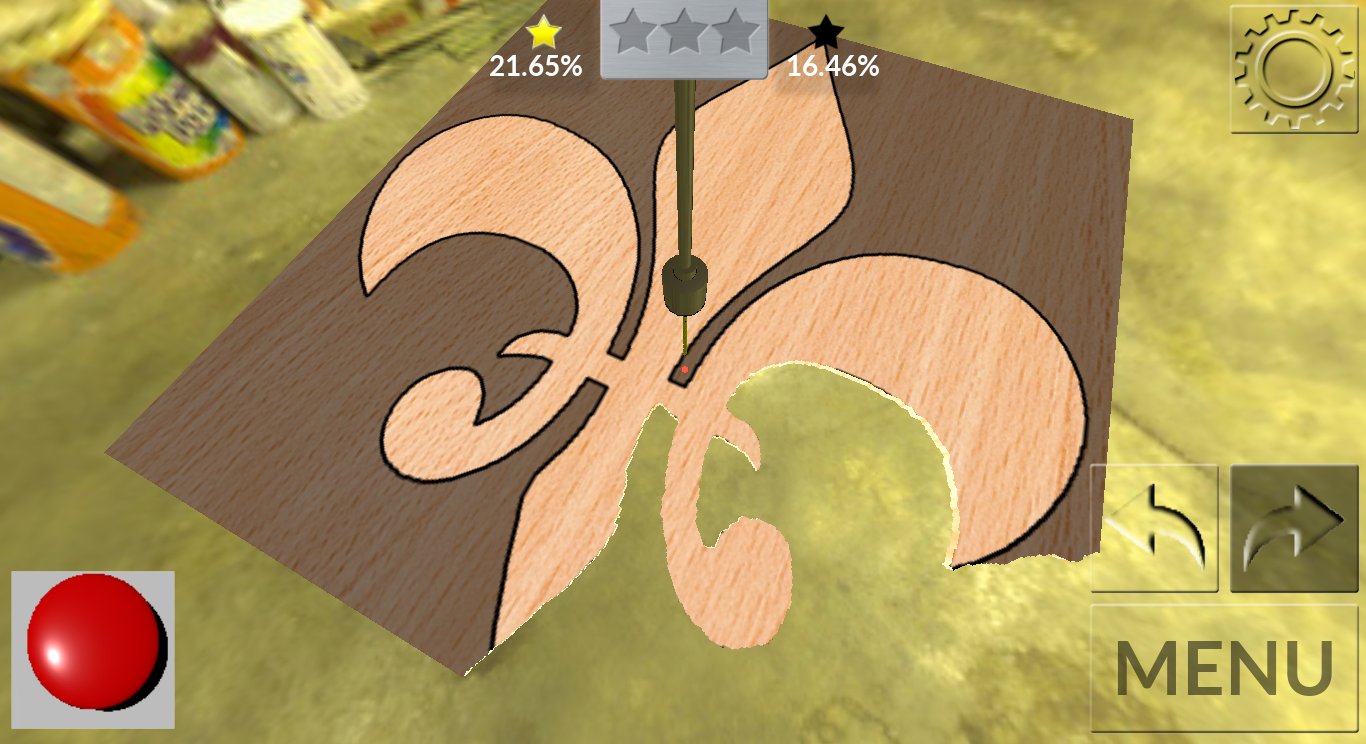Click the 16.46% score label
1366x744 pixels.
pyautogui.click(x=832, y=68)
